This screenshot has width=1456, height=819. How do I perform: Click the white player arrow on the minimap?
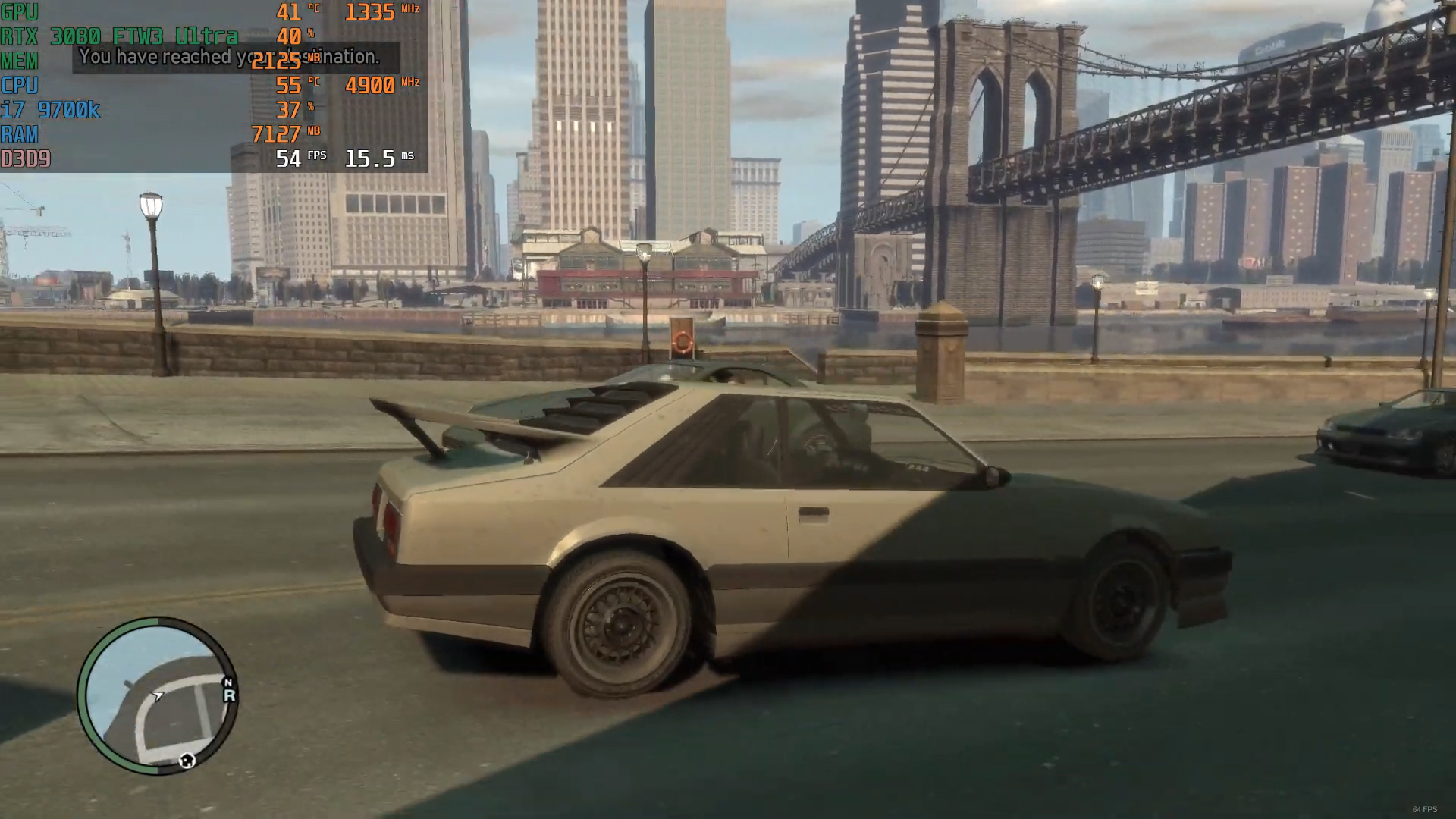pyautogui.click(x=158, y=695)
